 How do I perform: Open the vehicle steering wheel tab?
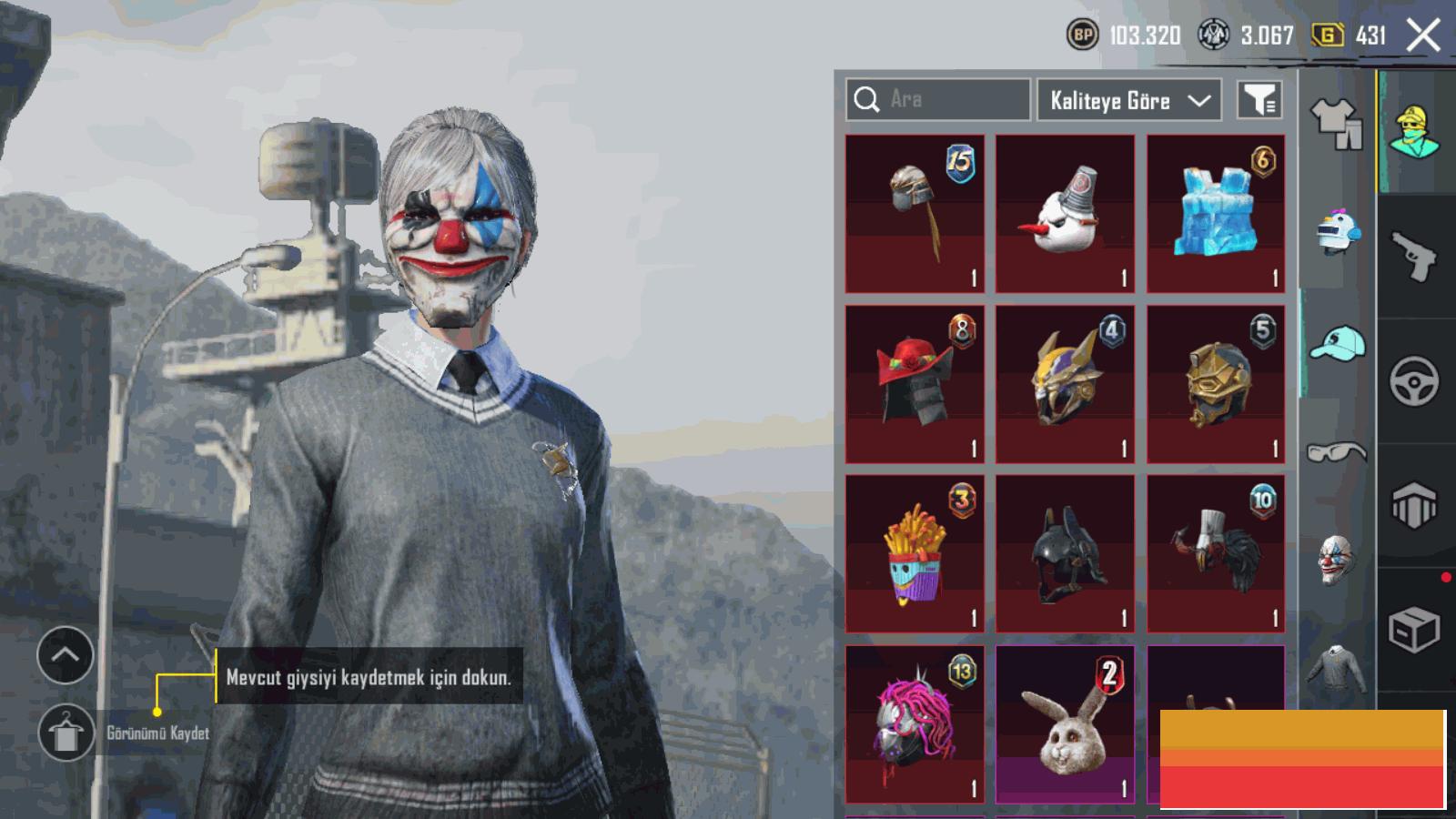click(x=1414, y=381)
